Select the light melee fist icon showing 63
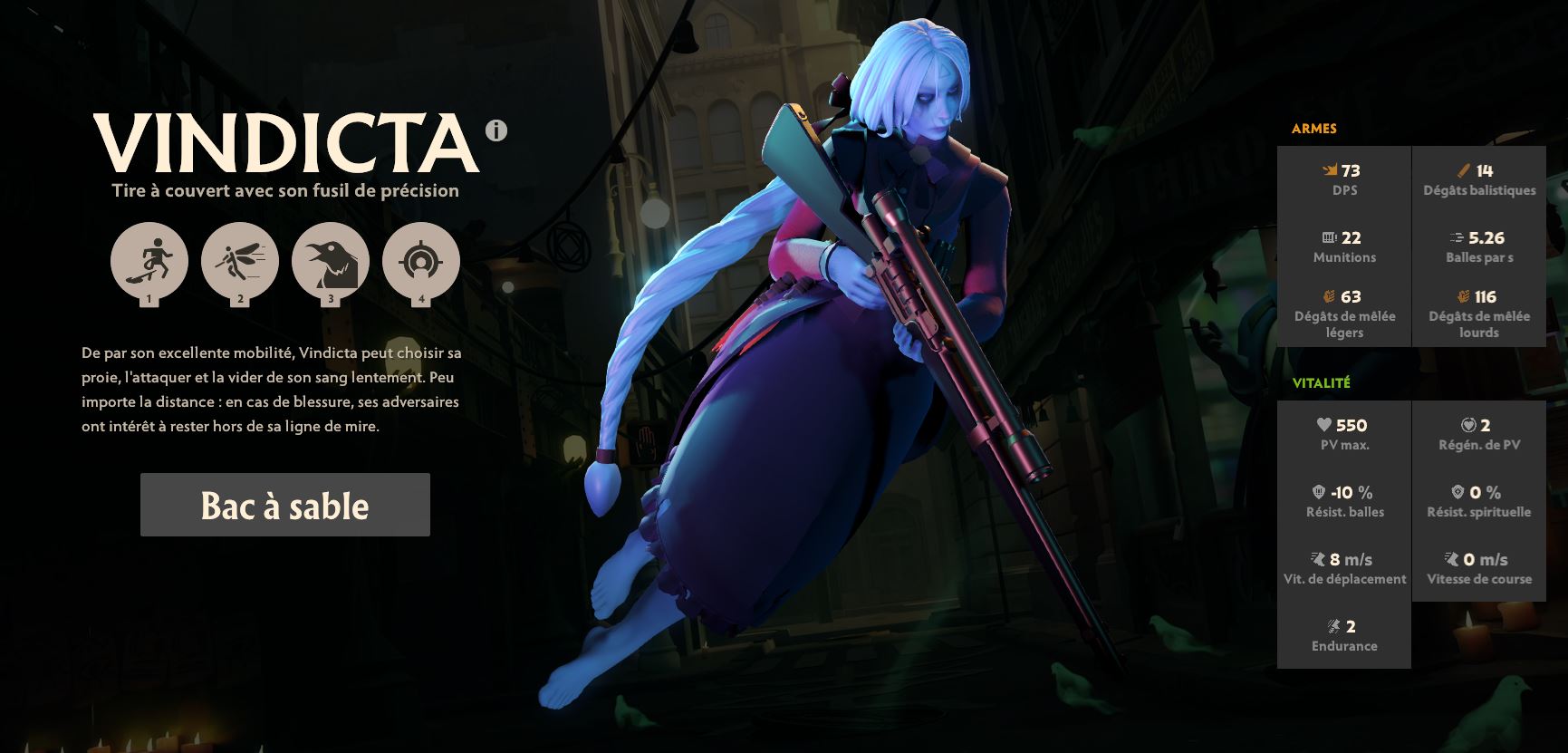Viewport: 1568px width, 753px height. 1329,296
